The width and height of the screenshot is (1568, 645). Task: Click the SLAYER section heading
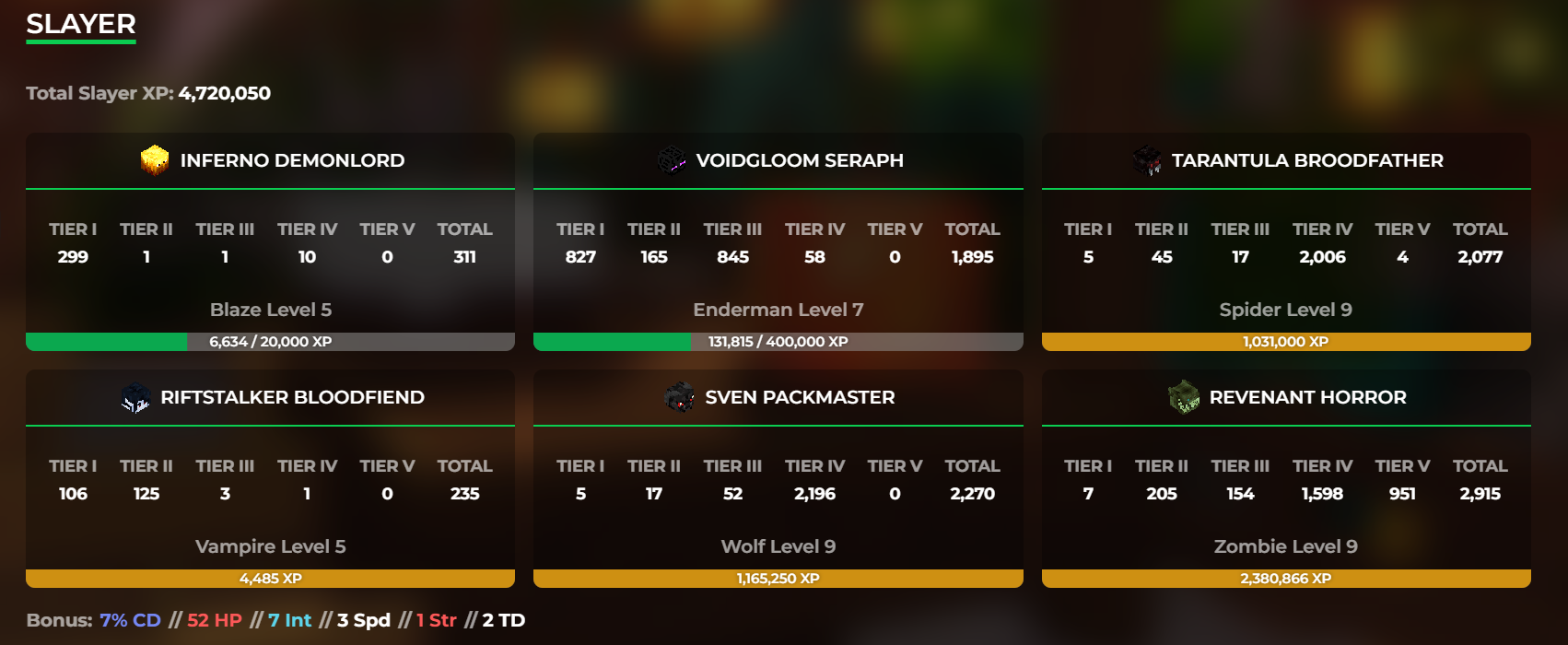point(81,24)
